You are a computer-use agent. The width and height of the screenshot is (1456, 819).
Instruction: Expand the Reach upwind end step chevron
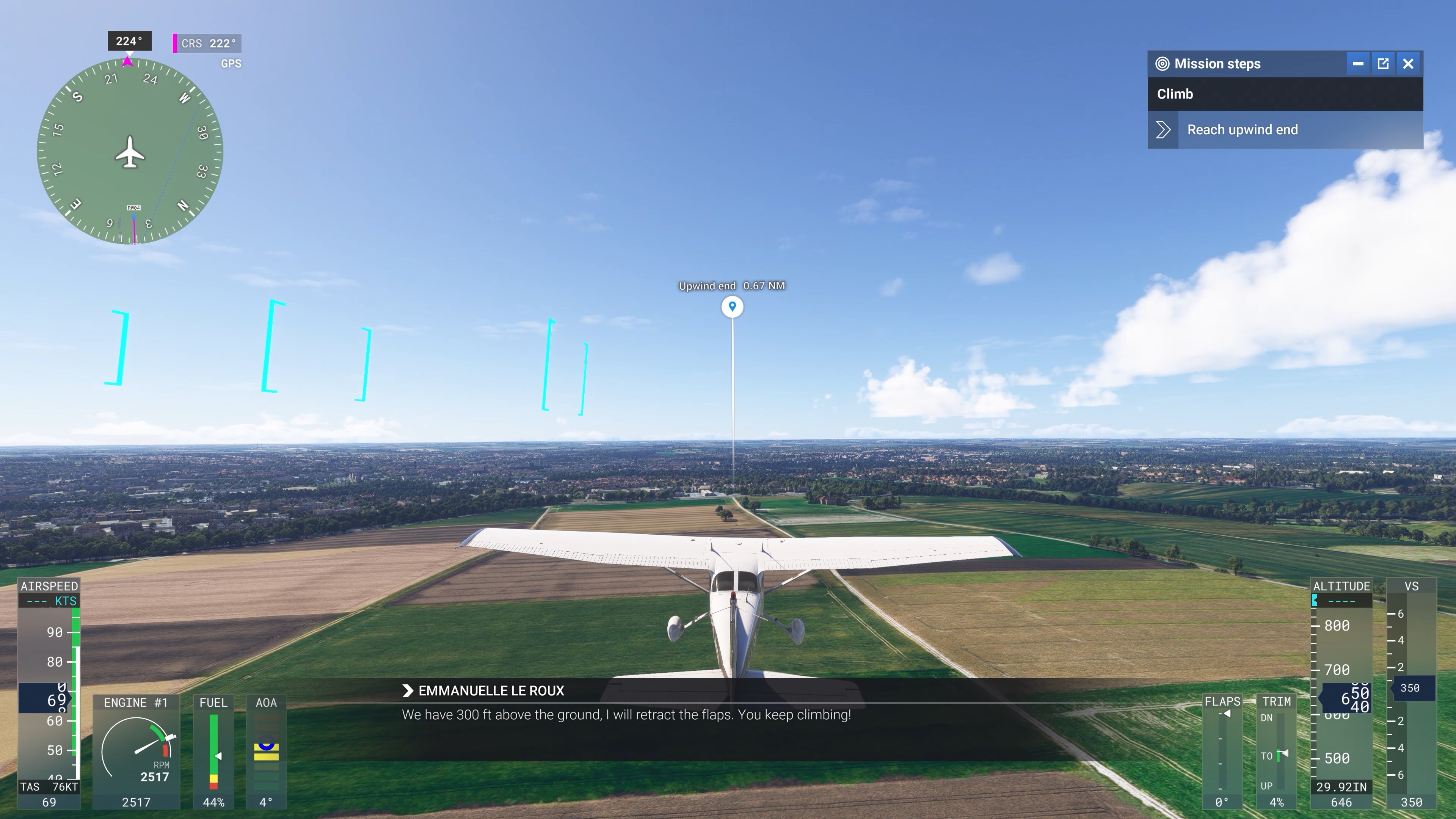click(x=1163, y=129)
